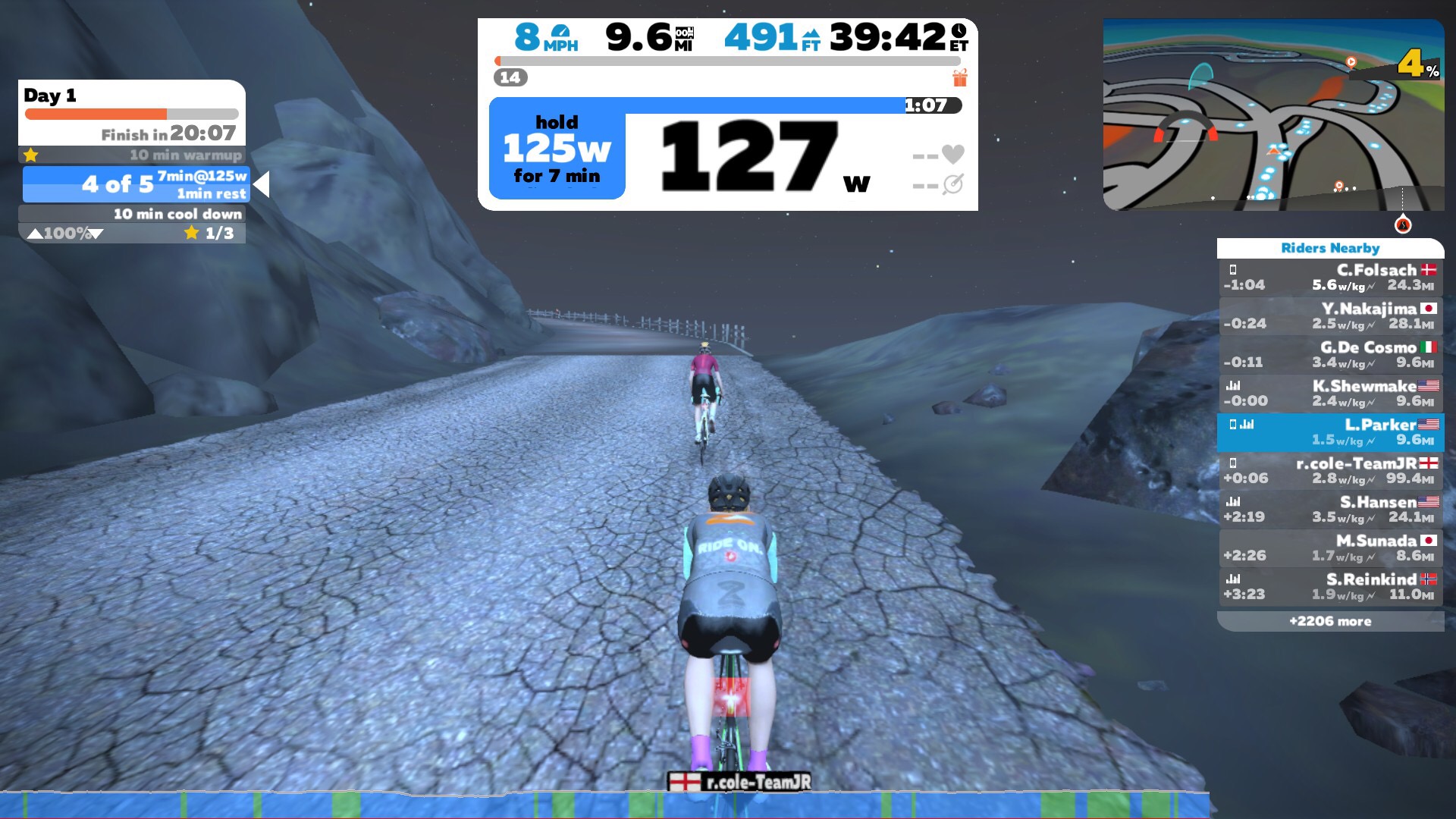1456x819 pixels.
Task: Select M.Sunada rider row
Action: click(x=1330, y=548)
